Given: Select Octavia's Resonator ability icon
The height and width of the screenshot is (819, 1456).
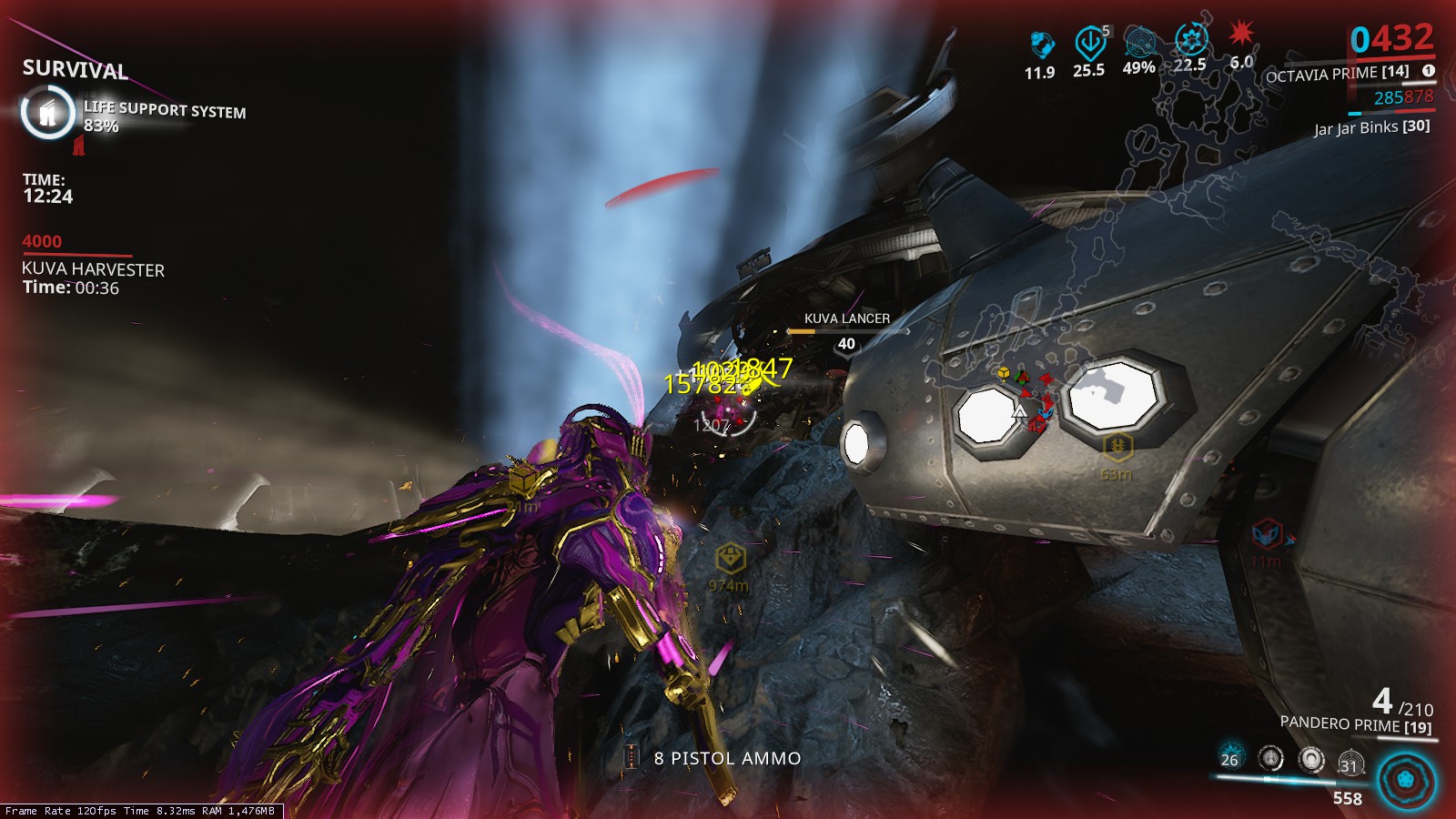Looking at the screenshot, I should [1270, 758].
